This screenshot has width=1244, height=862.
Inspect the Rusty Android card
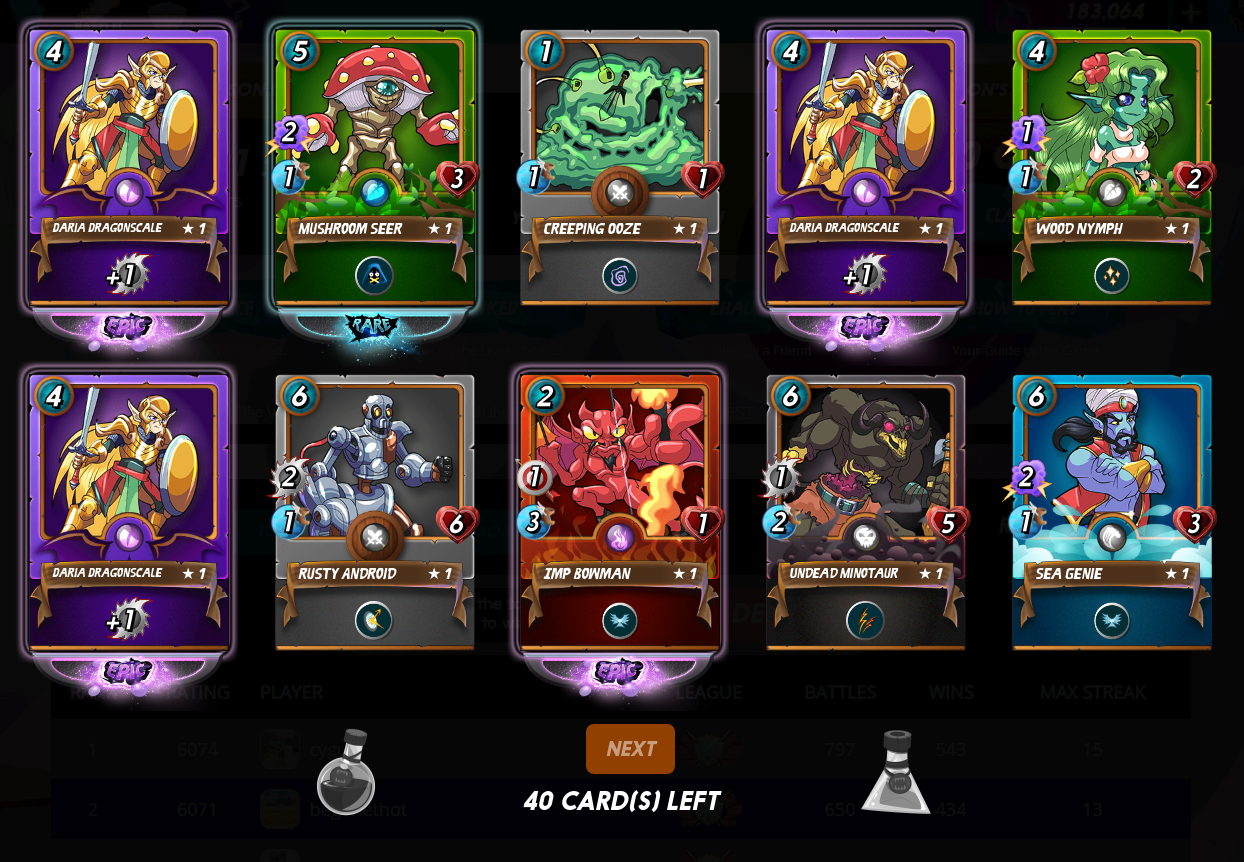pos(375,512)
